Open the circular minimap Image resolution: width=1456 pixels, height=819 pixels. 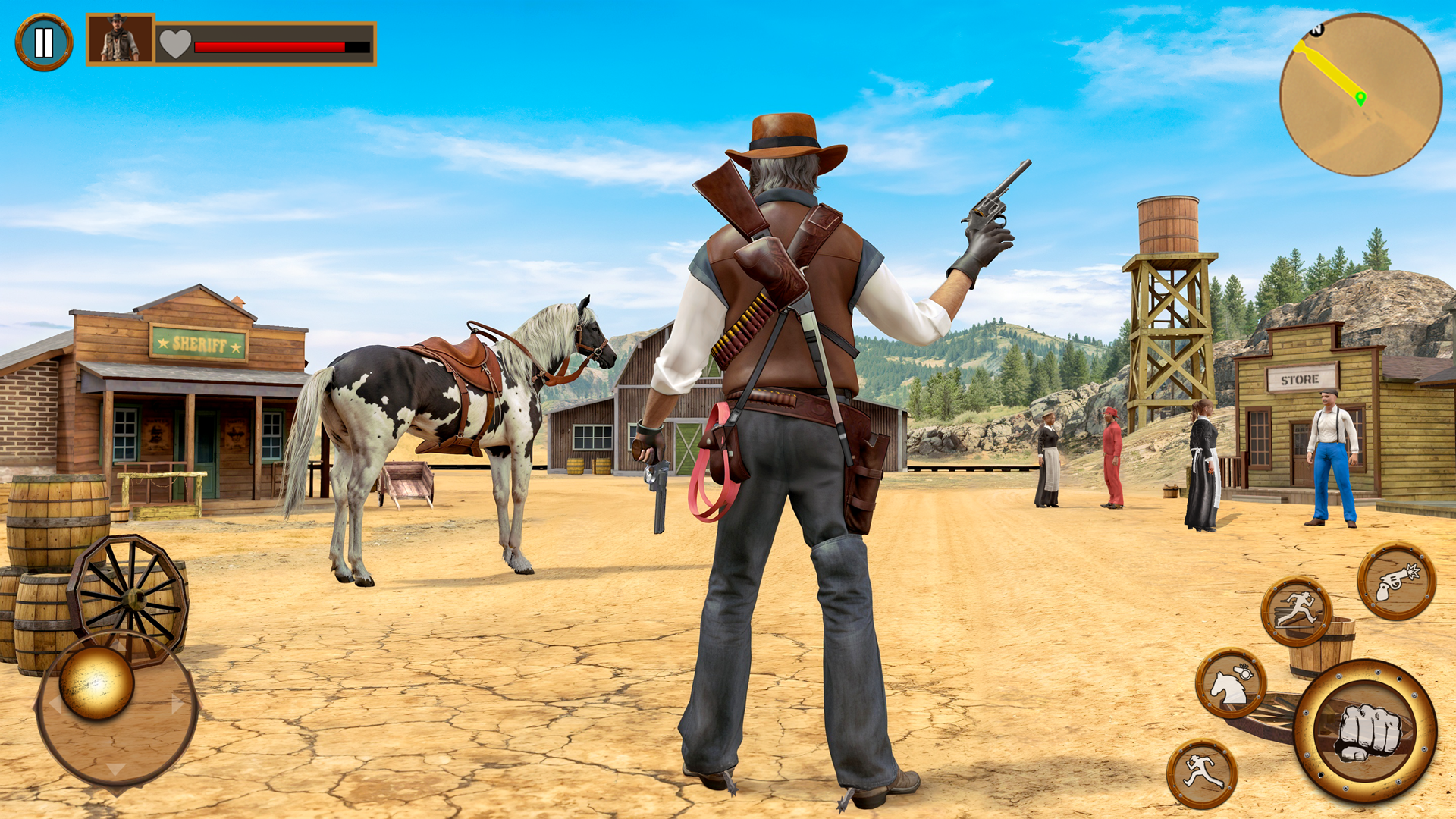(x=1360, y=96)
